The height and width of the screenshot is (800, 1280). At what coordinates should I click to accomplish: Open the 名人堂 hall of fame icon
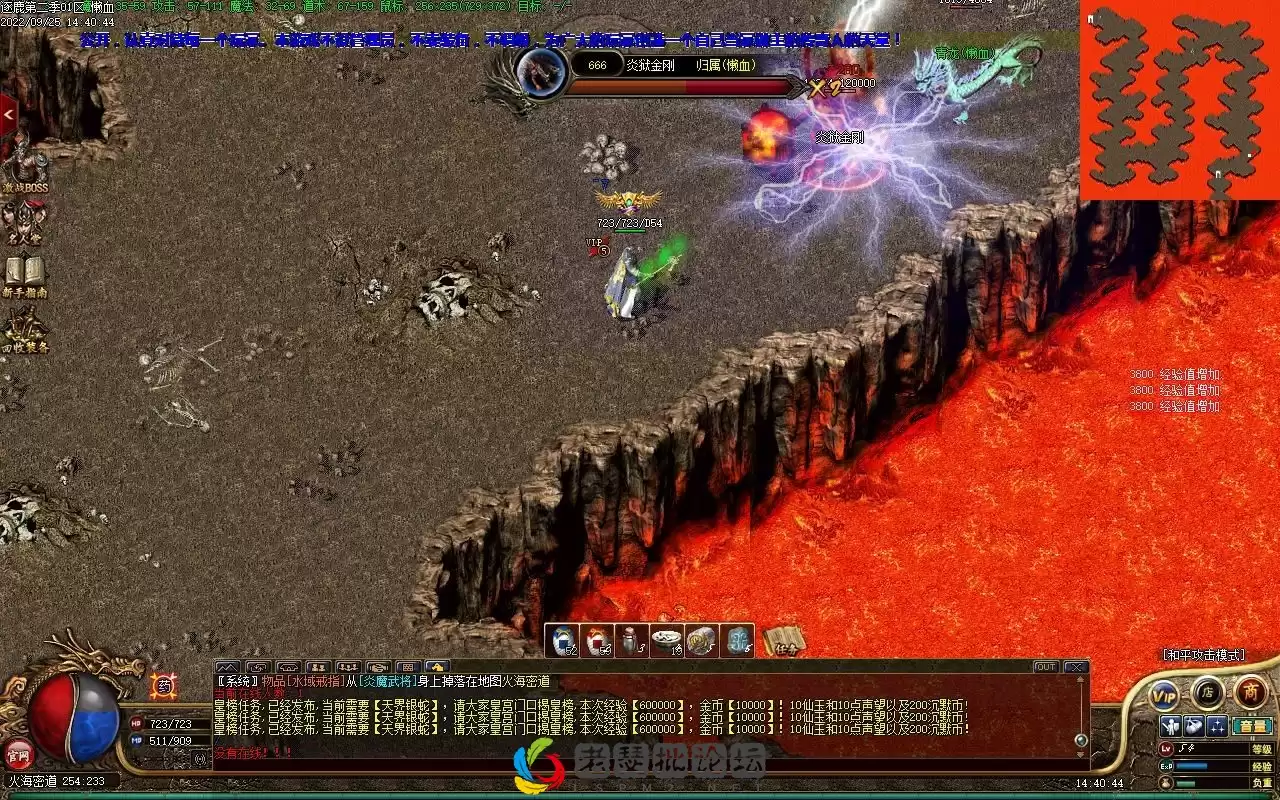click(x=24, y=220)
